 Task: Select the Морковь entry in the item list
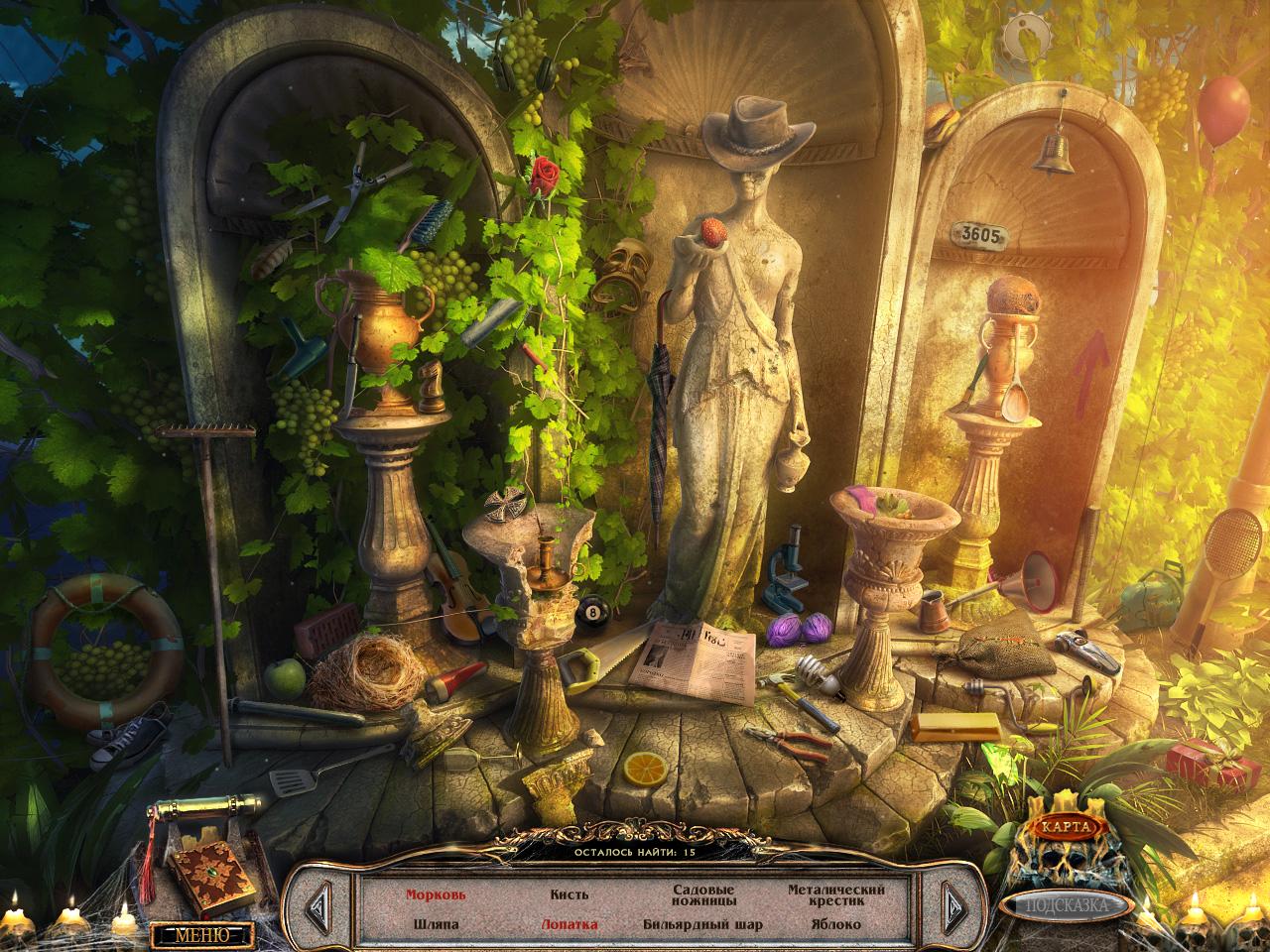(x=435, y=894)
